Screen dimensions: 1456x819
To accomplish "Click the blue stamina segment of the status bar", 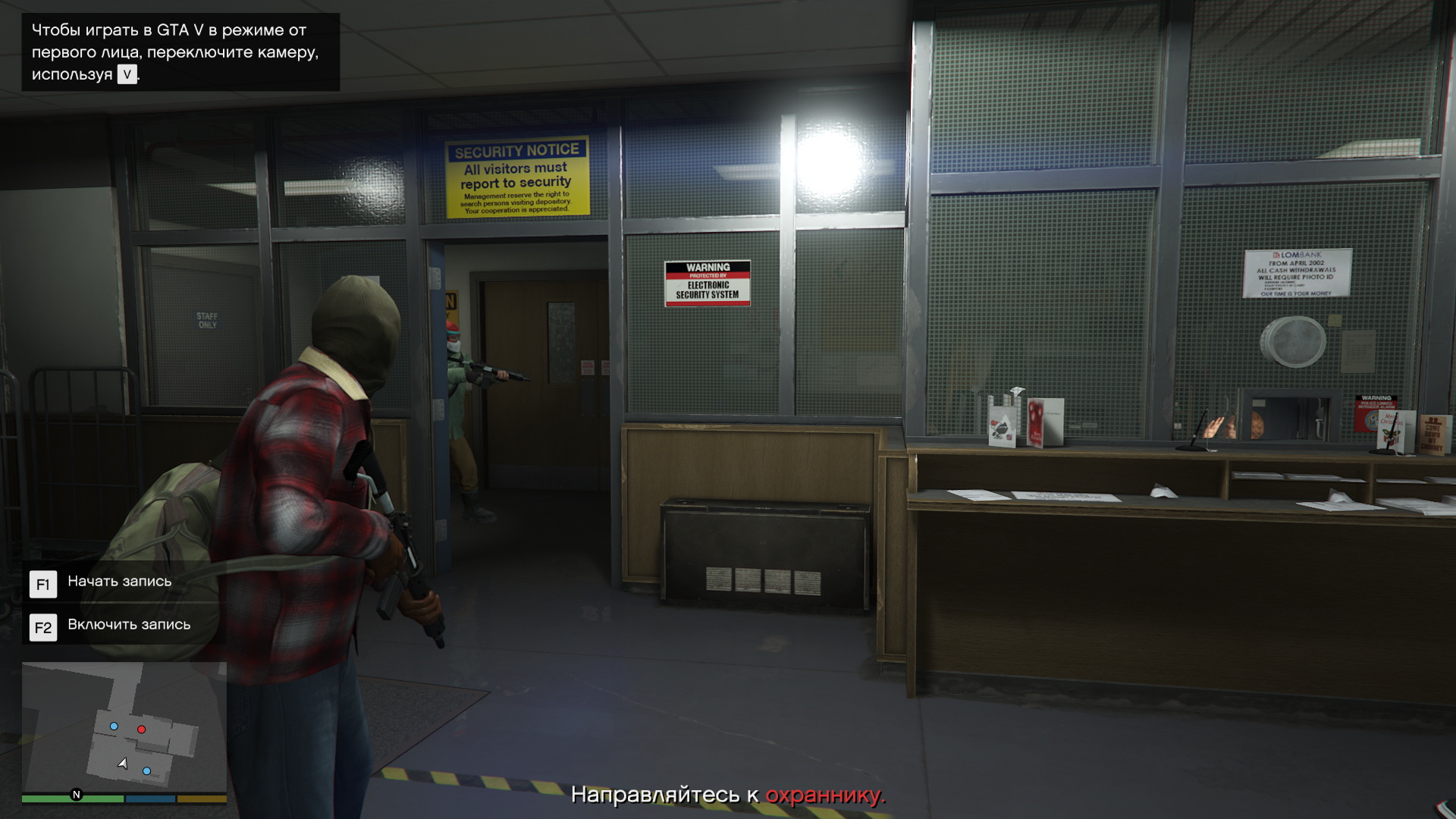I will pyautogui.click(x=149, y=799).
